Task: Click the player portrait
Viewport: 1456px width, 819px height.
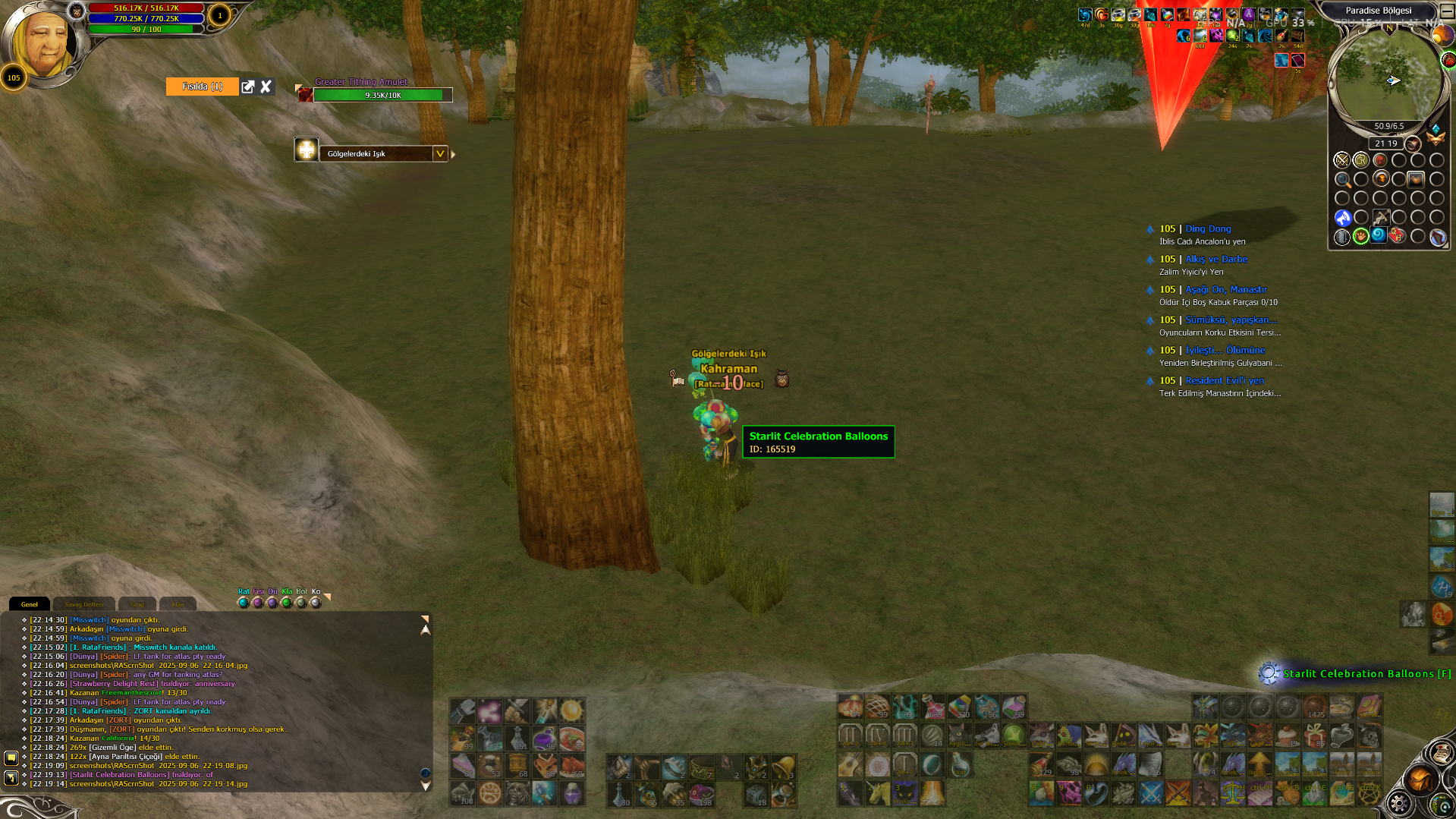Action: [44, 43]
